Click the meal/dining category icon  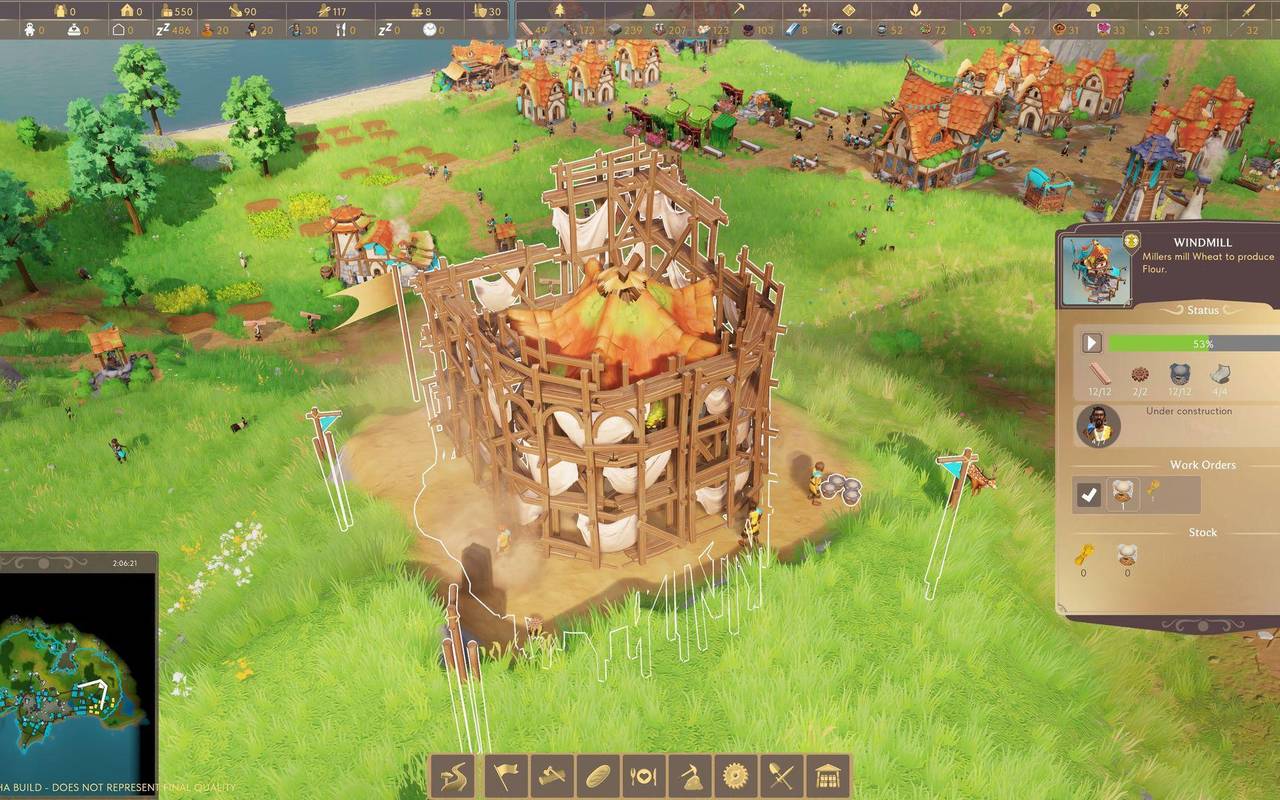coord(643,775)
